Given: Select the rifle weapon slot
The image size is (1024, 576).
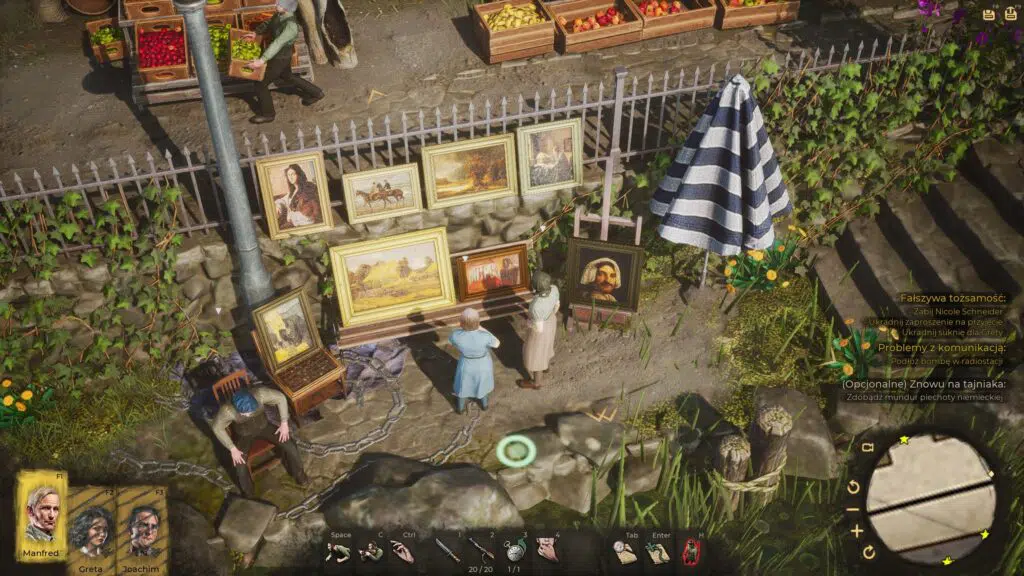Looking at the screenshot, I should point(482,549).
